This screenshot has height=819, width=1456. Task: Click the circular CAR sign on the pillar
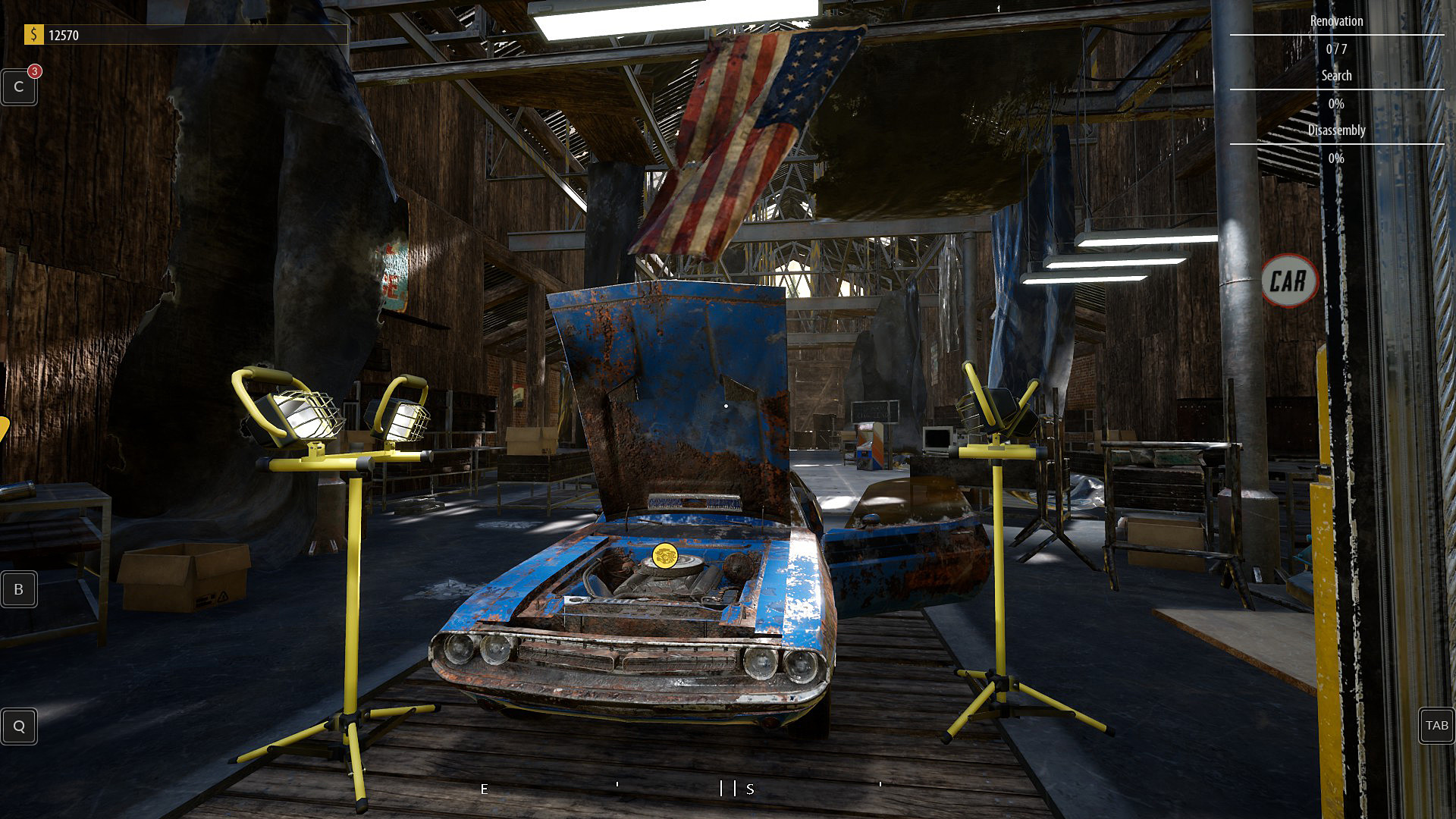point(1289,281)
